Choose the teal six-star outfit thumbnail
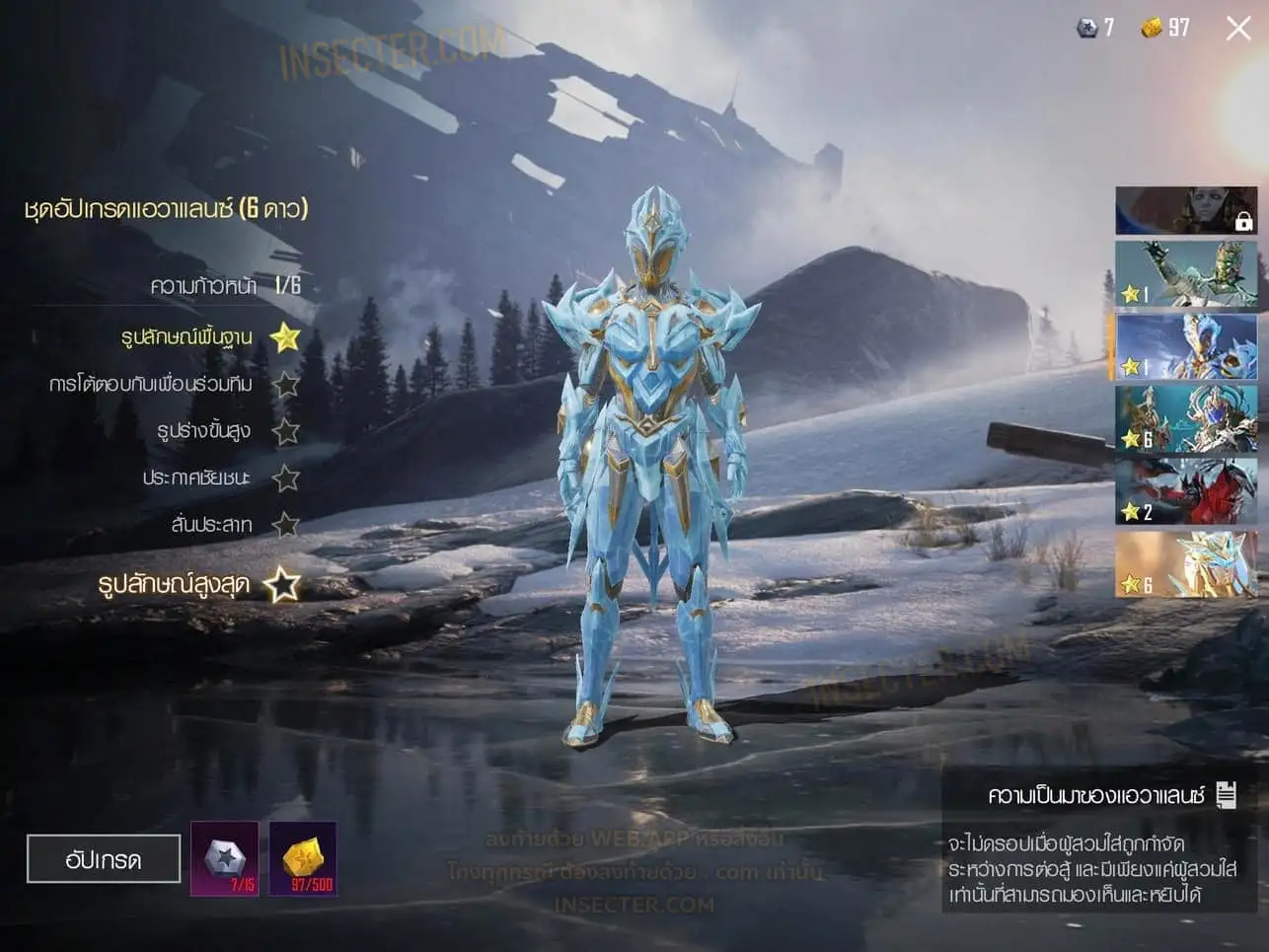The width and height of the screenshot is (1269, 952). [x=1186, y=419]
